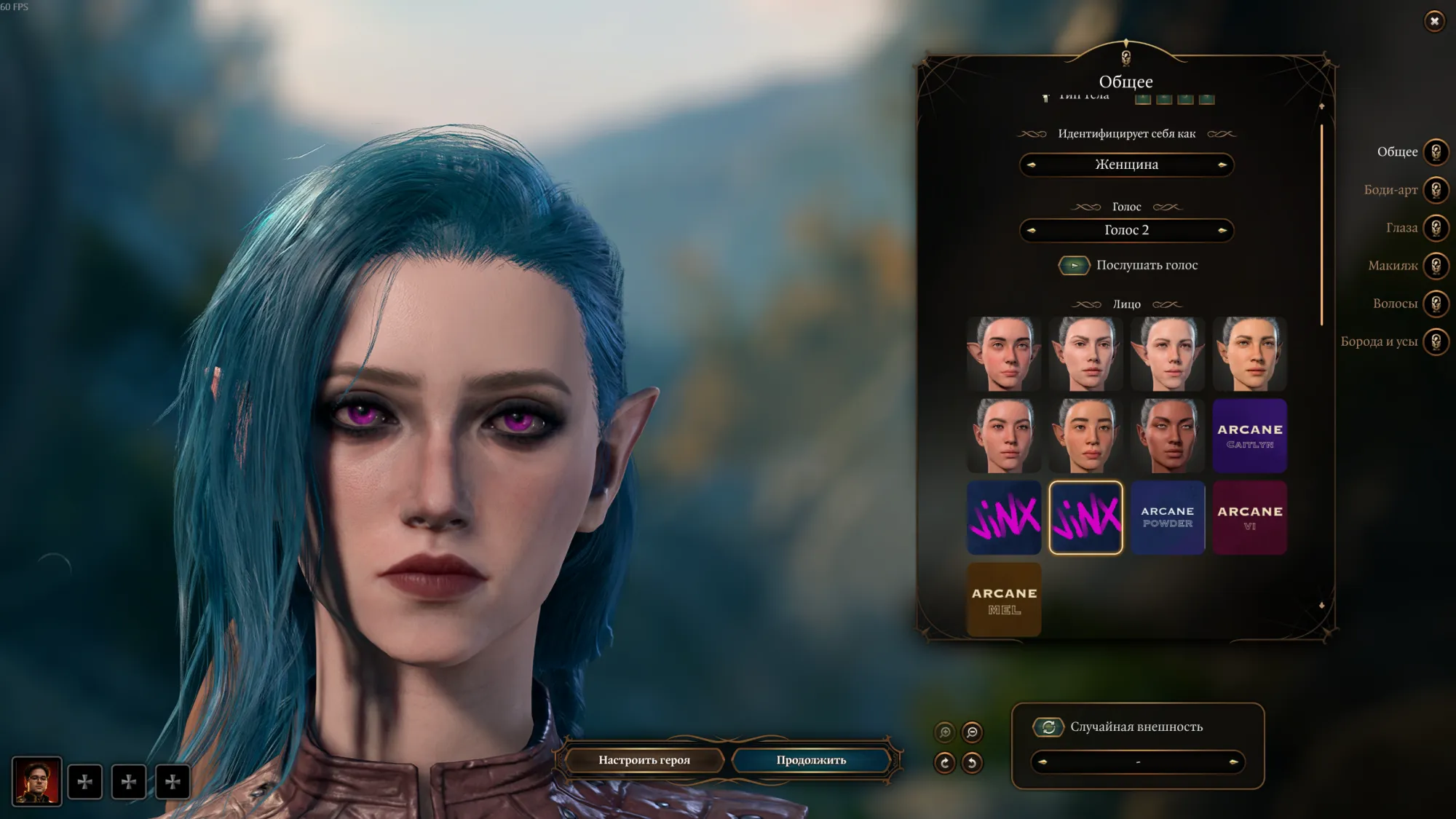This screenshot has width=1456, height=819.
Task: Choose the dark-skinned face thumbnail
Action: point(1167,436)
